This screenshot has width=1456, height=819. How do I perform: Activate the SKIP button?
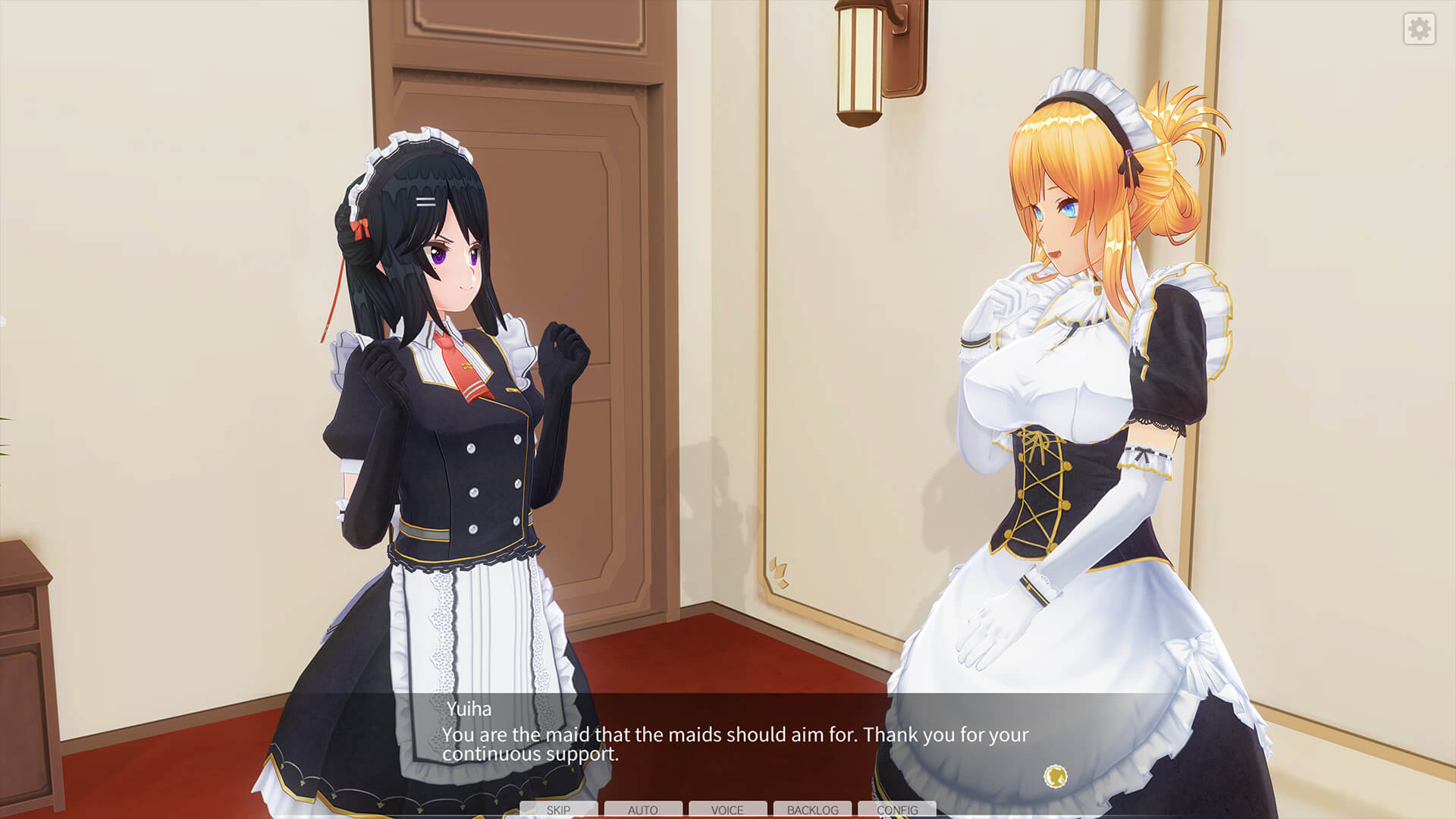pos(559,809)
